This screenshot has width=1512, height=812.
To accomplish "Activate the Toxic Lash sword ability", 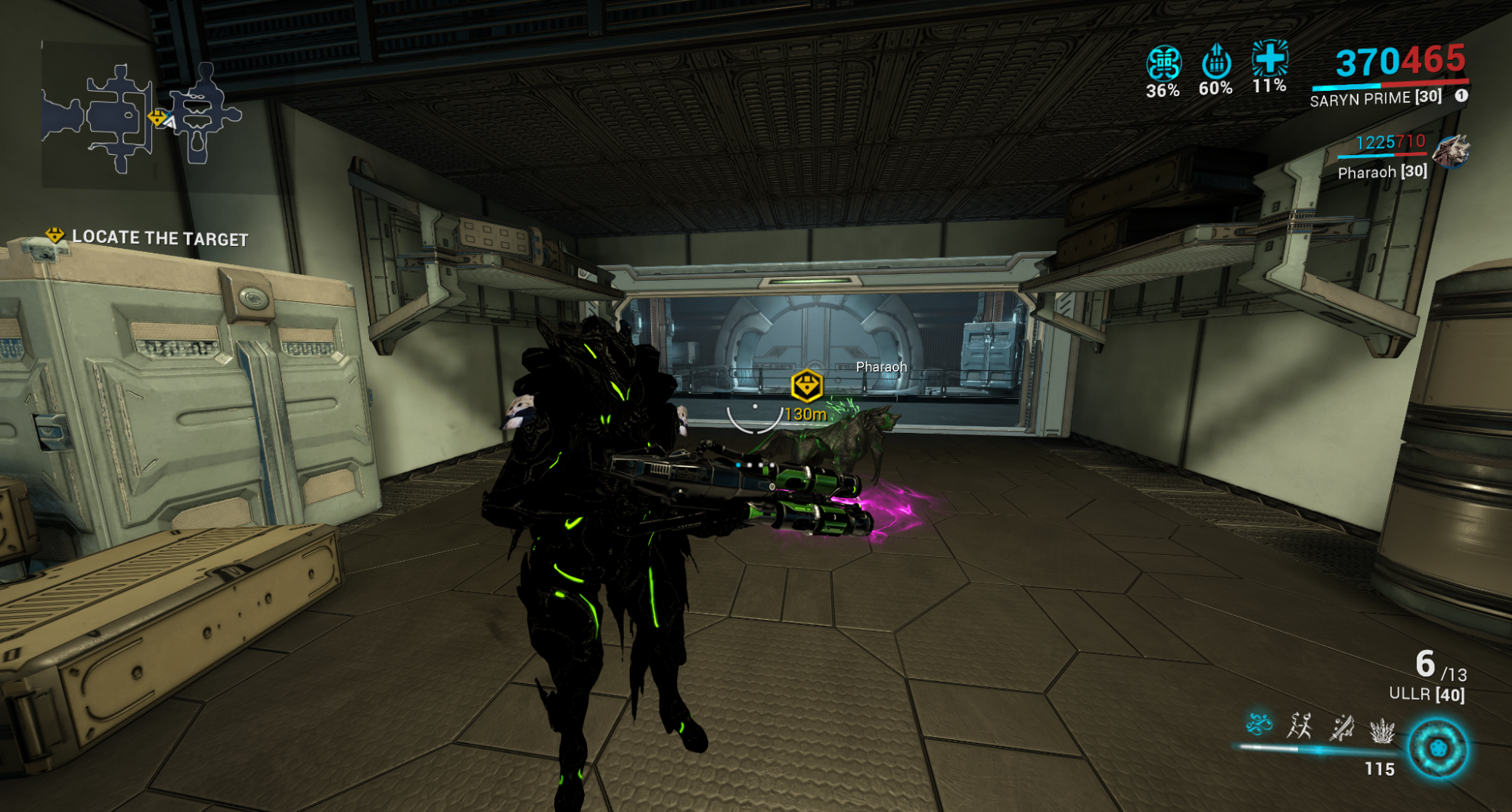I will [x=1342, y=727].
